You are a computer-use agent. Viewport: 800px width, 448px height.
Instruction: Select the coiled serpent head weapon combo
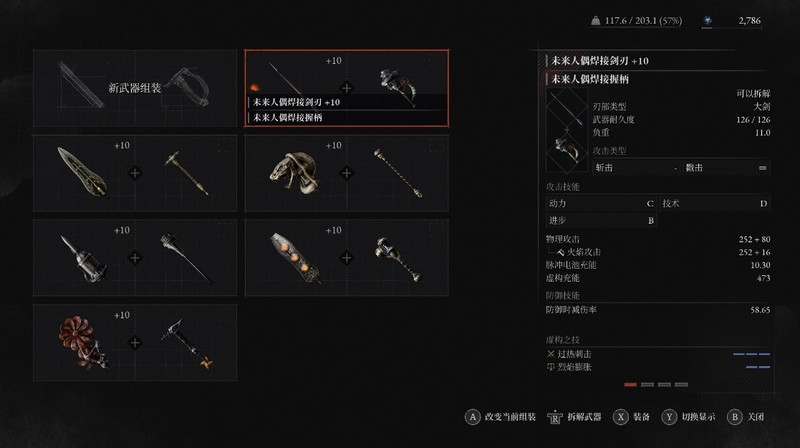tap(347, 172)
